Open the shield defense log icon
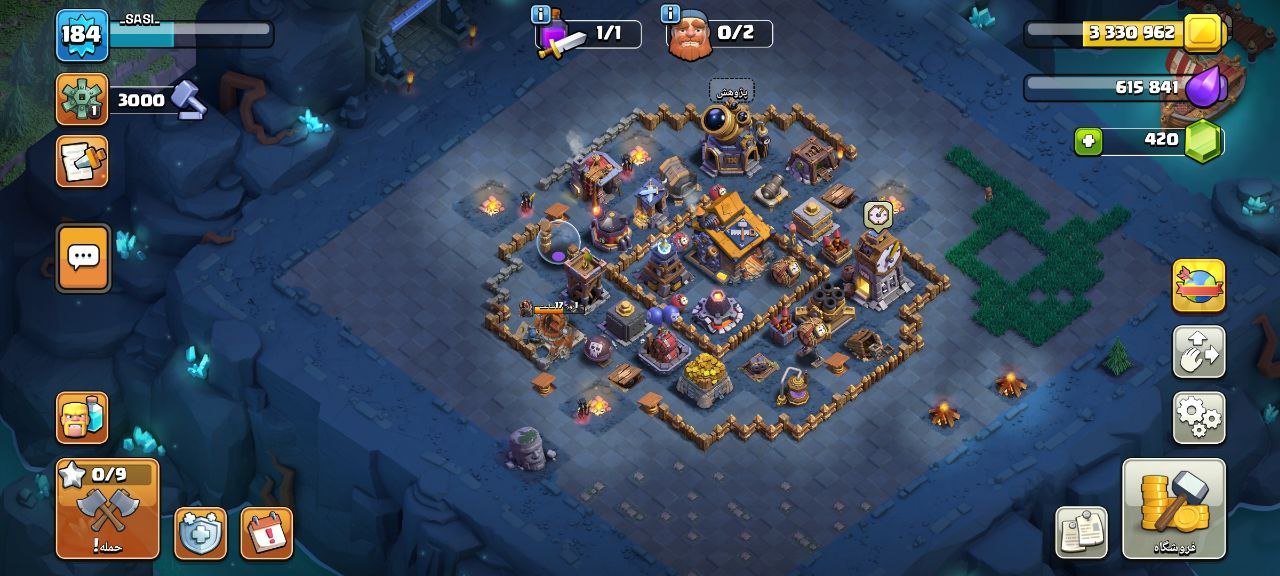This screenshot has height=576, width=1280. click(200, 533)
